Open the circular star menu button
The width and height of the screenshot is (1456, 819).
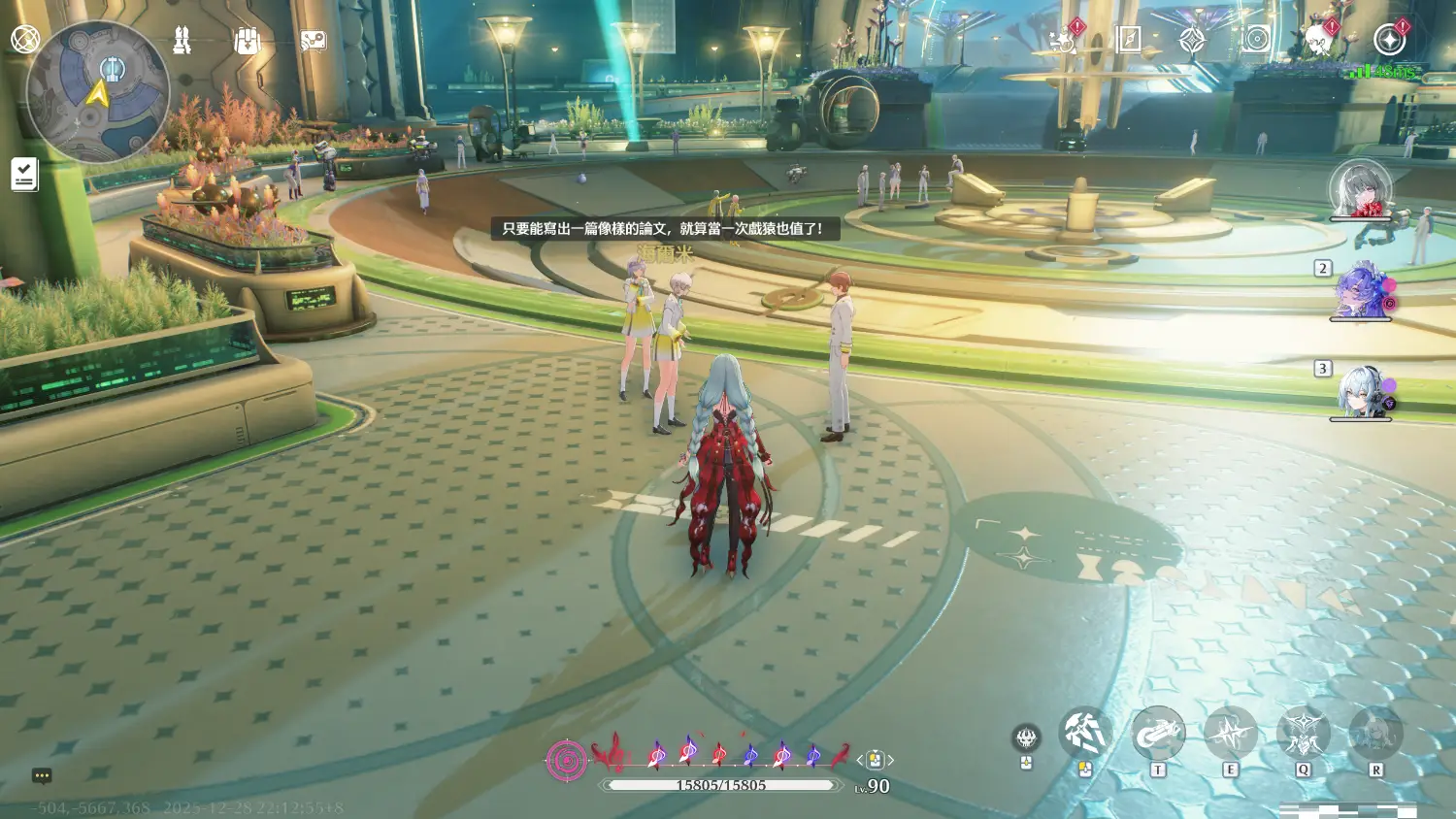coord(1390,40)
